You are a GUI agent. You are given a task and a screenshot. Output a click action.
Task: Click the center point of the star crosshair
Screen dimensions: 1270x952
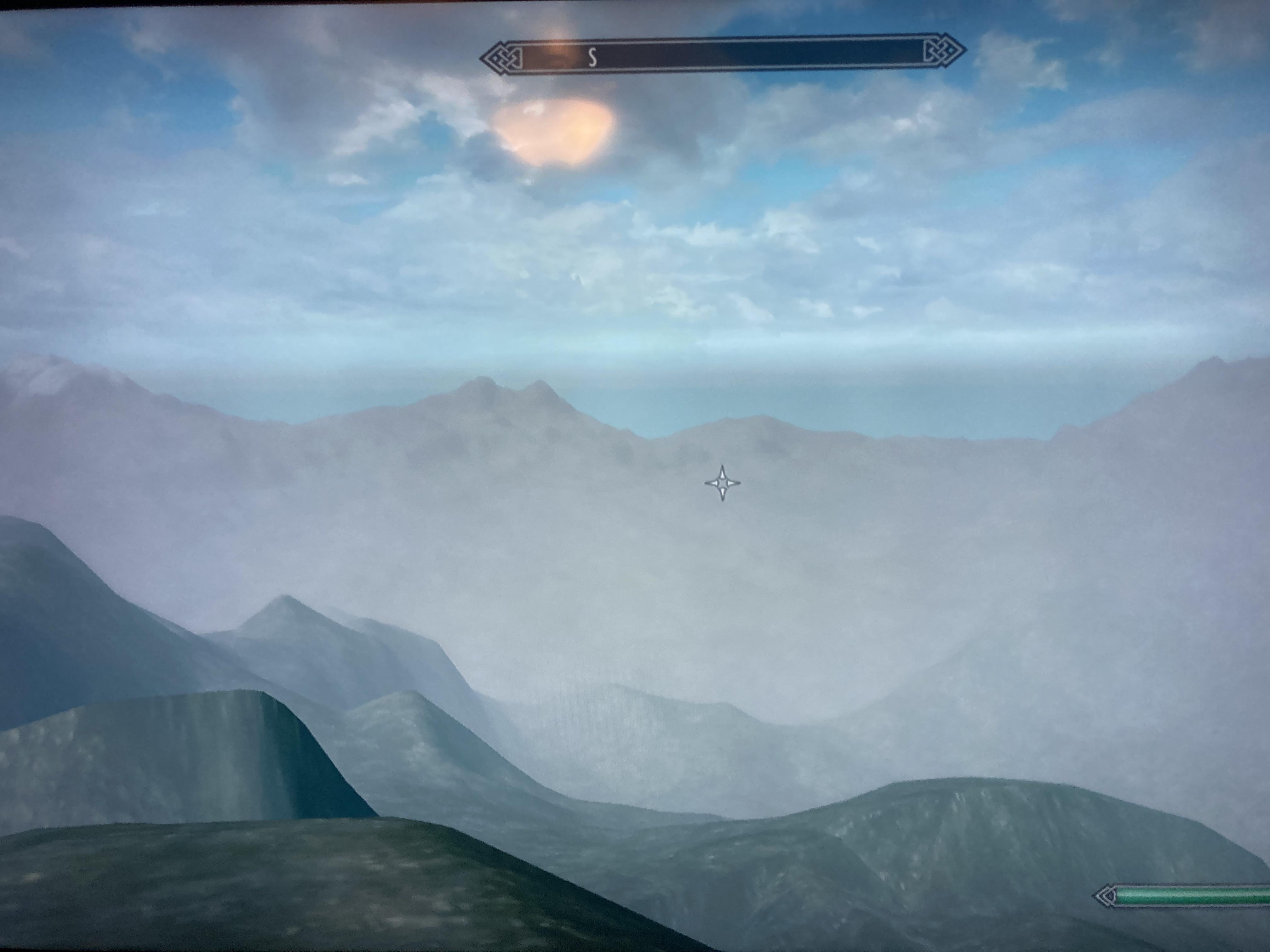pos(722,485)
